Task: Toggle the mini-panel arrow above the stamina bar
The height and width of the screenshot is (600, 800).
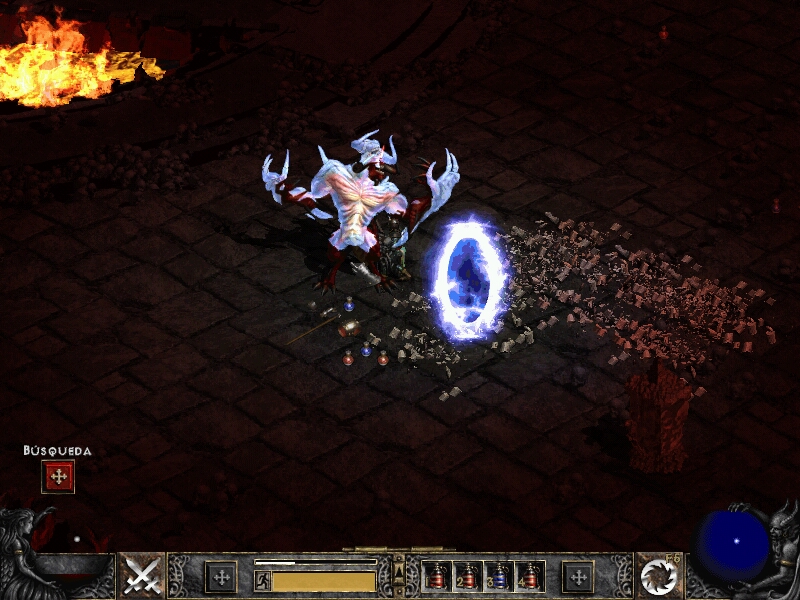Action: point(399,571)
